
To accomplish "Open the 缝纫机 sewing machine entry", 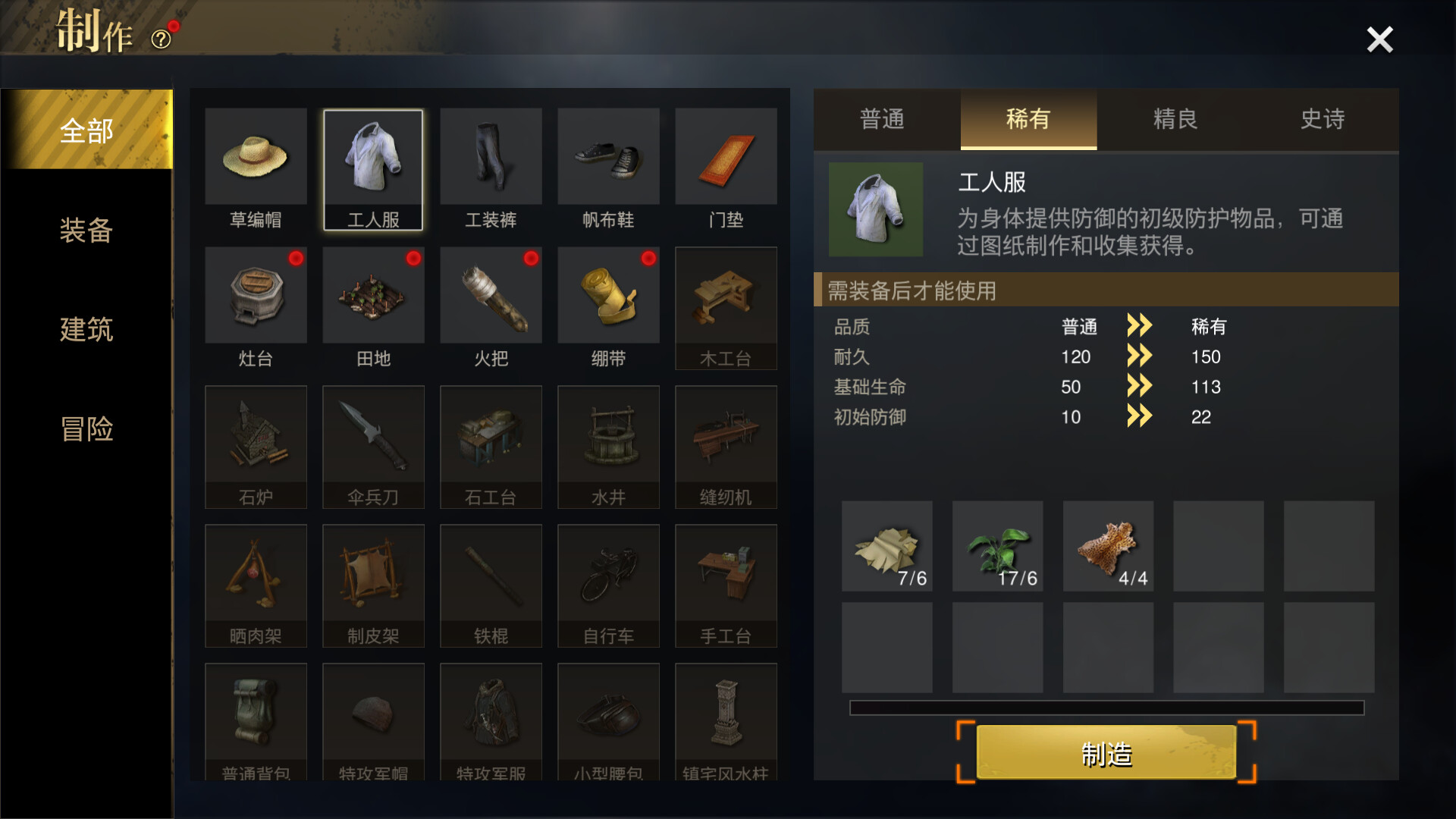I will click(x=726, y=436).
